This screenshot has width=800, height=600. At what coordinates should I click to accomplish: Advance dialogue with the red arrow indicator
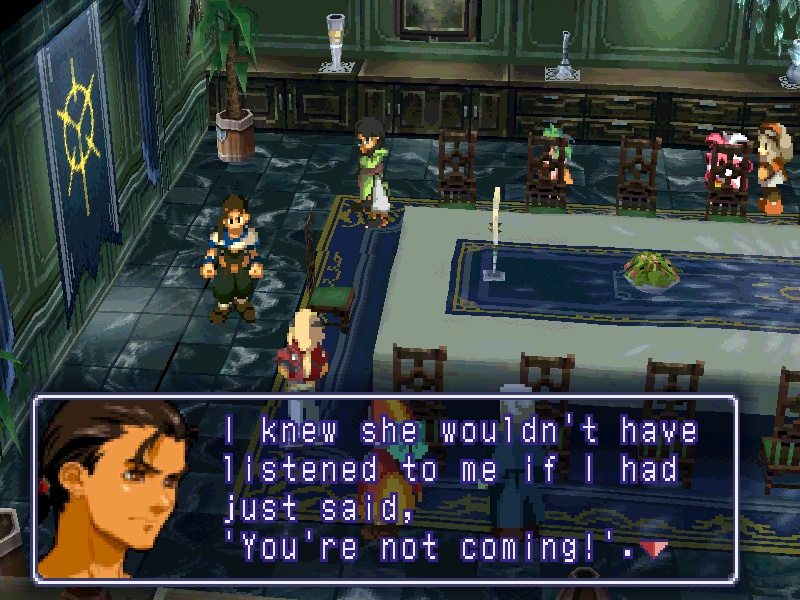[654, 548]
